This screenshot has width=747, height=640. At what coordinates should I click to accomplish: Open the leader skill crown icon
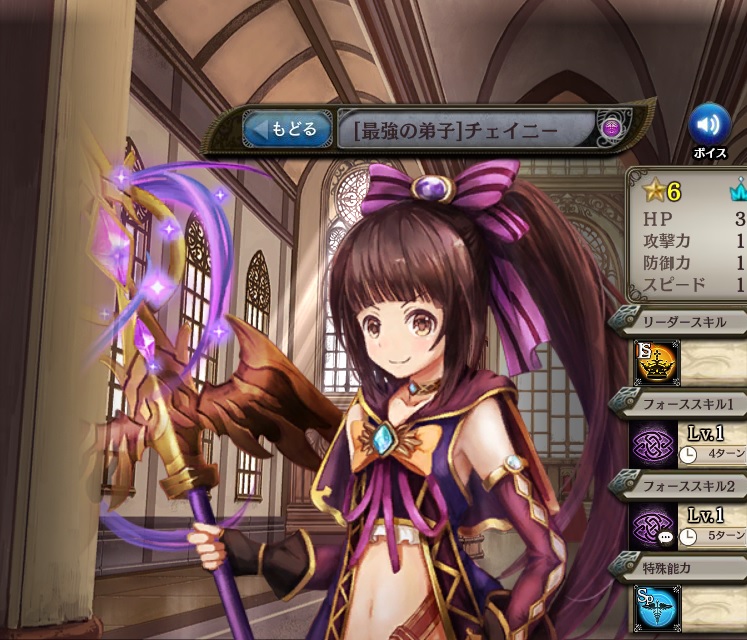click(653, 363)
